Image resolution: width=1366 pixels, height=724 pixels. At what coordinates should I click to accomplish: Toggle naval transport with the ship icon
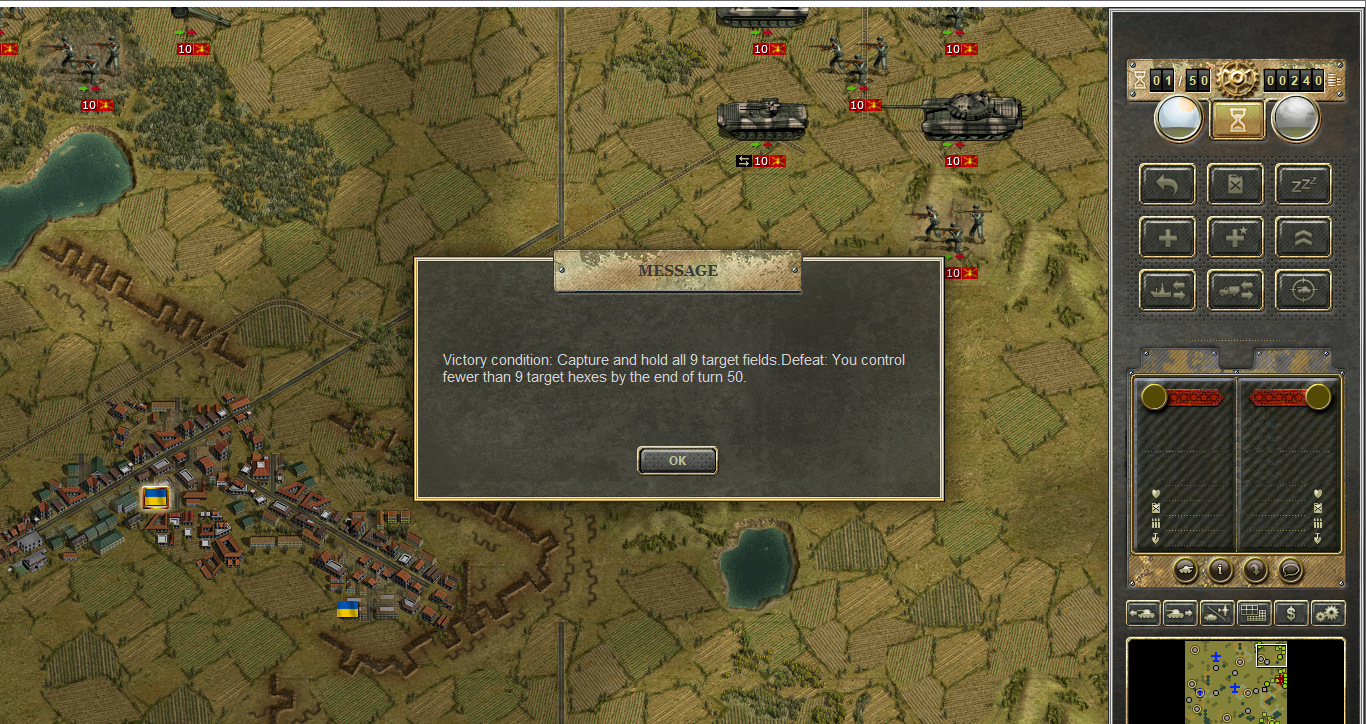(1167, 290)
